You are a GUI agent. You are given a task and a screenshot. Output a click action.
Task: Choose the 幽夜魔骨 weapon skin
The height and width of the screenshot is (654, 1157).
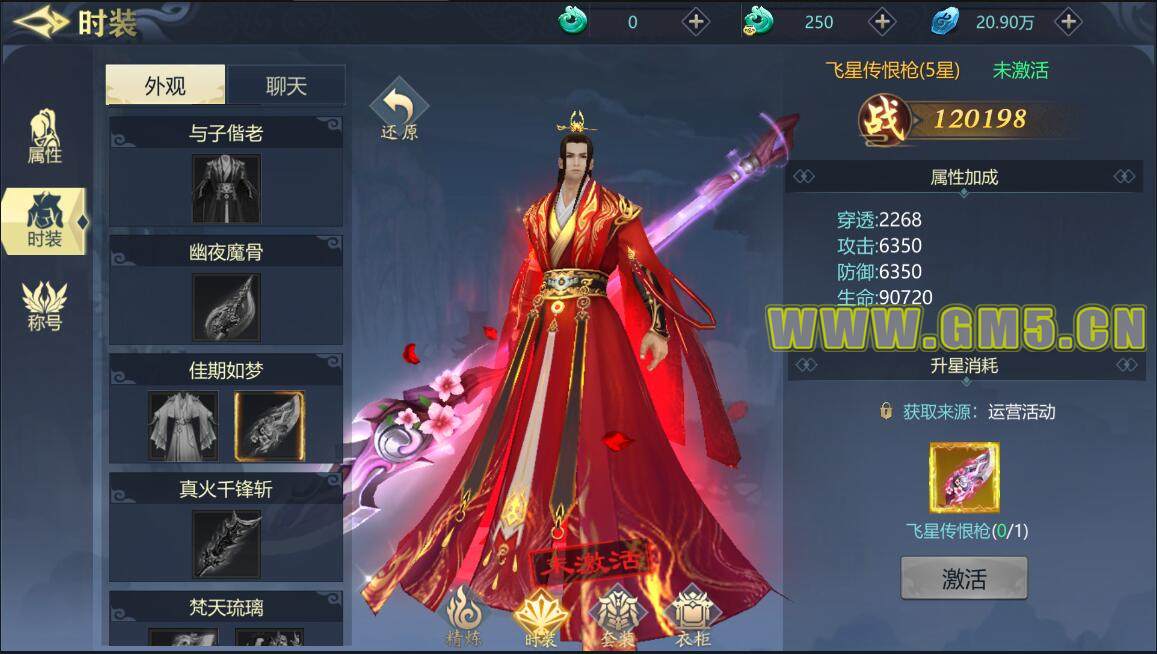coord(226,307)
